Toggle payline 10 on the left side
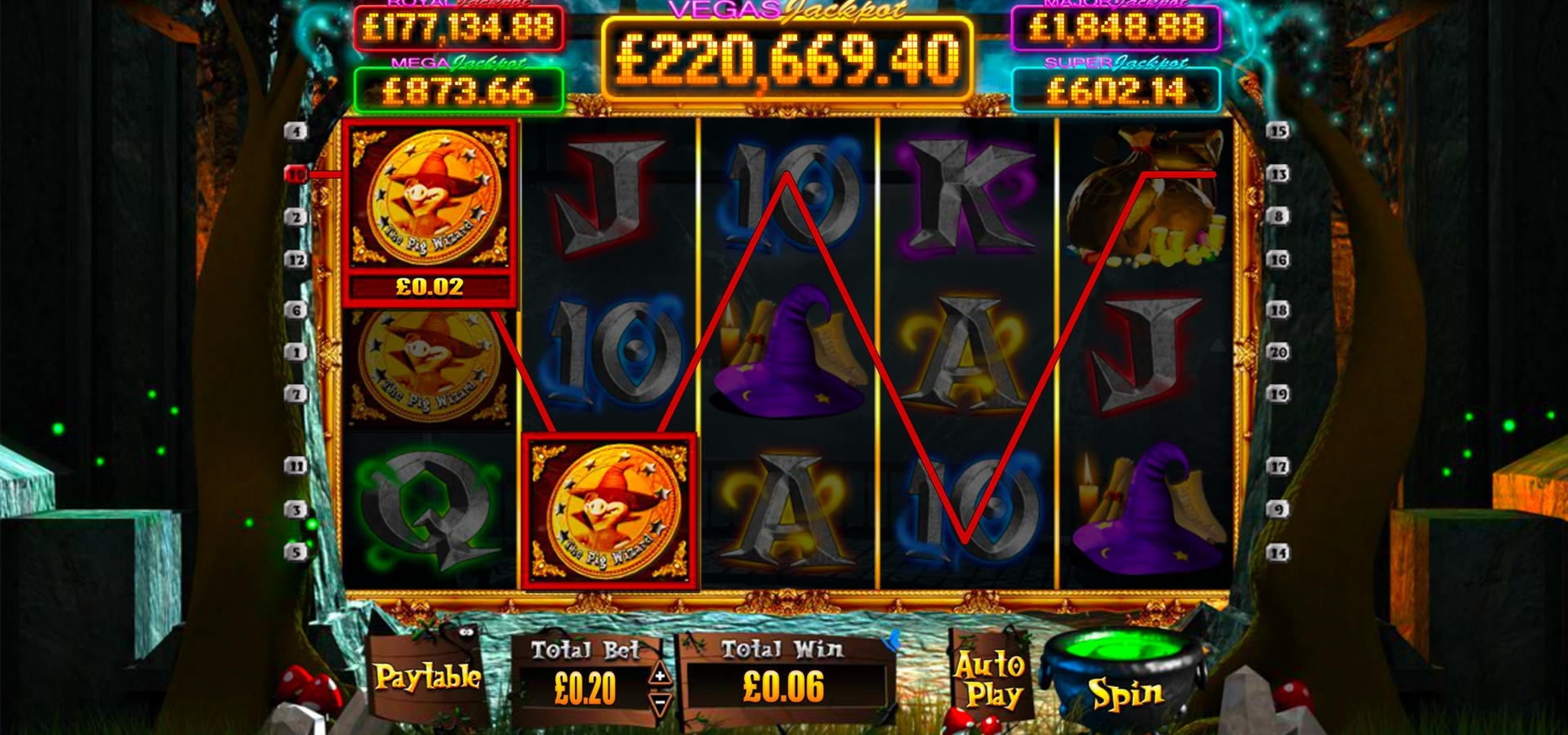 (x=296, y=174)
